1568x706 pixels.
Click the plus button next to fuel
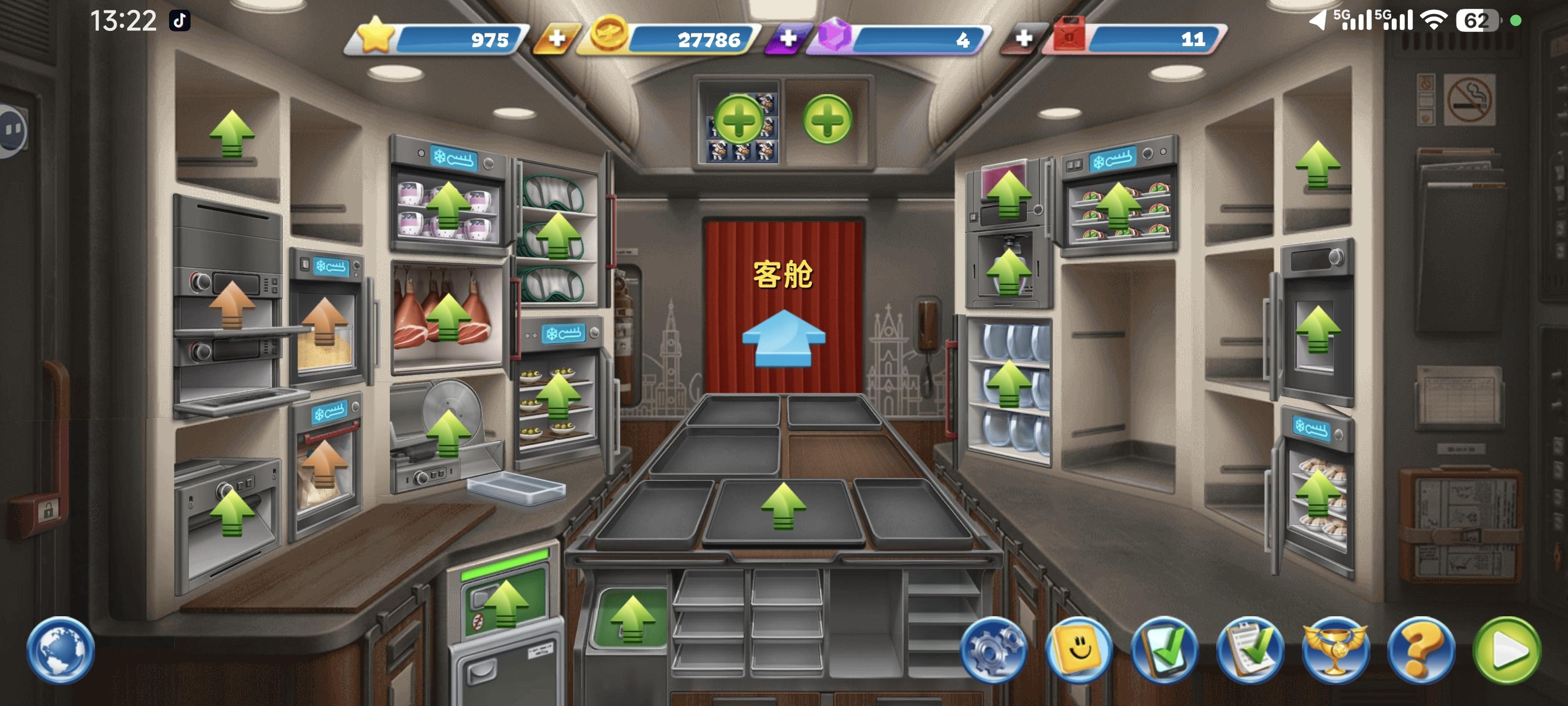coord(1025,38)
